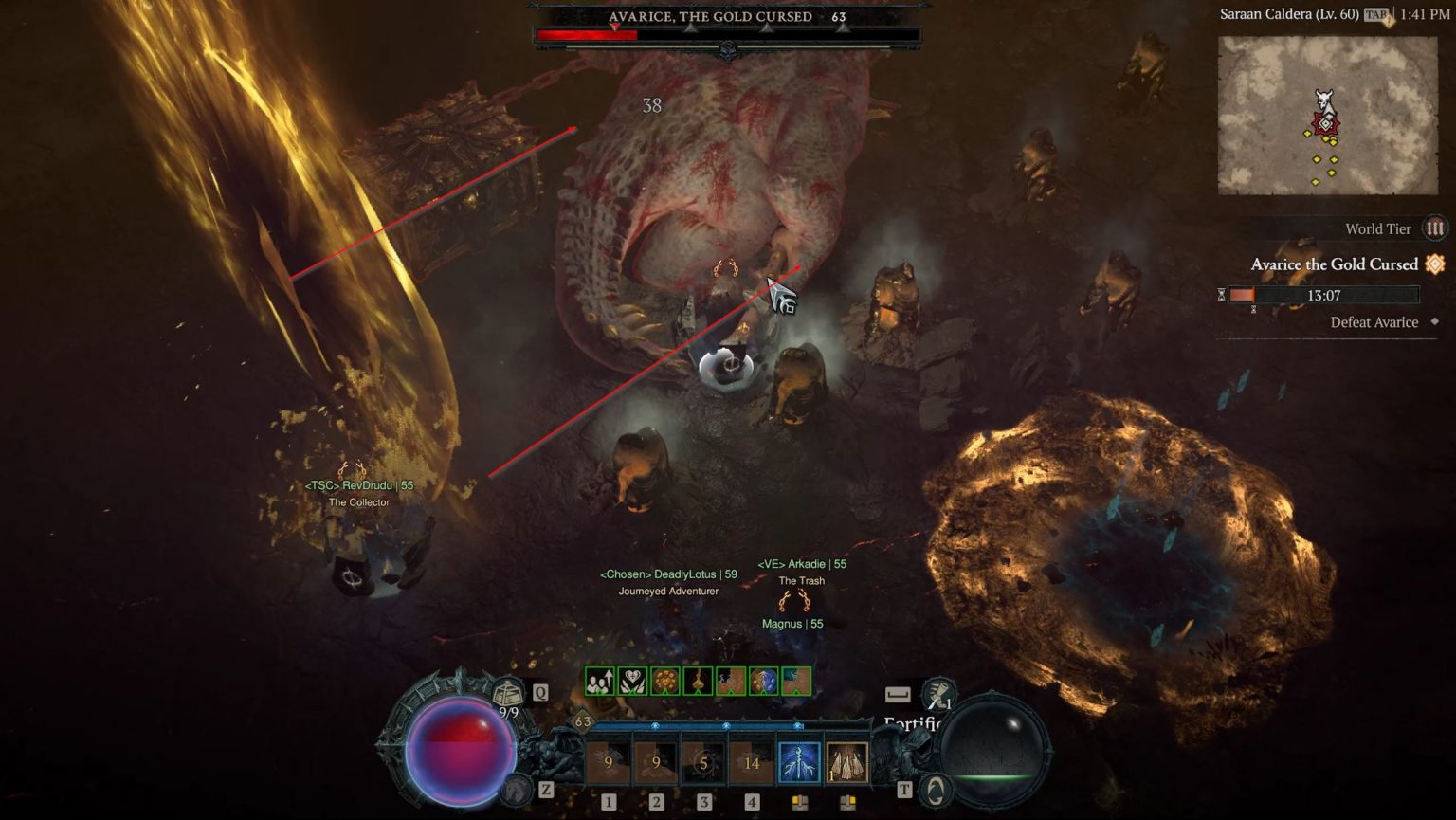Image resolution: width=1456 pixels, height=820 pixels.
Task: Click player name RevDrudu, The Collector
Action: (x=358, y=488)
